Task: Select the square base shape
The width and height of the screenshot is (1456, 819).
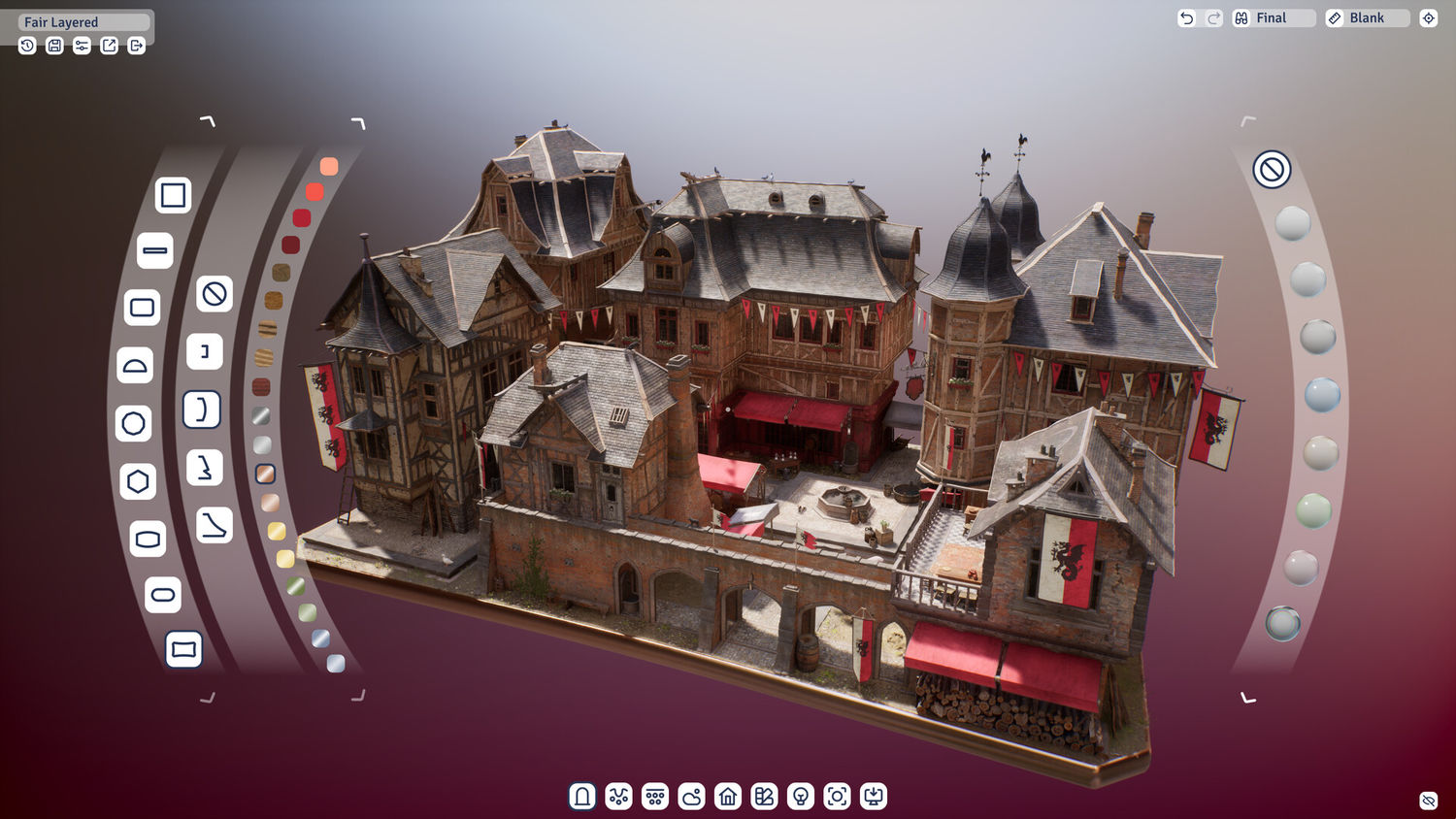Action: (x=173, y=195)
